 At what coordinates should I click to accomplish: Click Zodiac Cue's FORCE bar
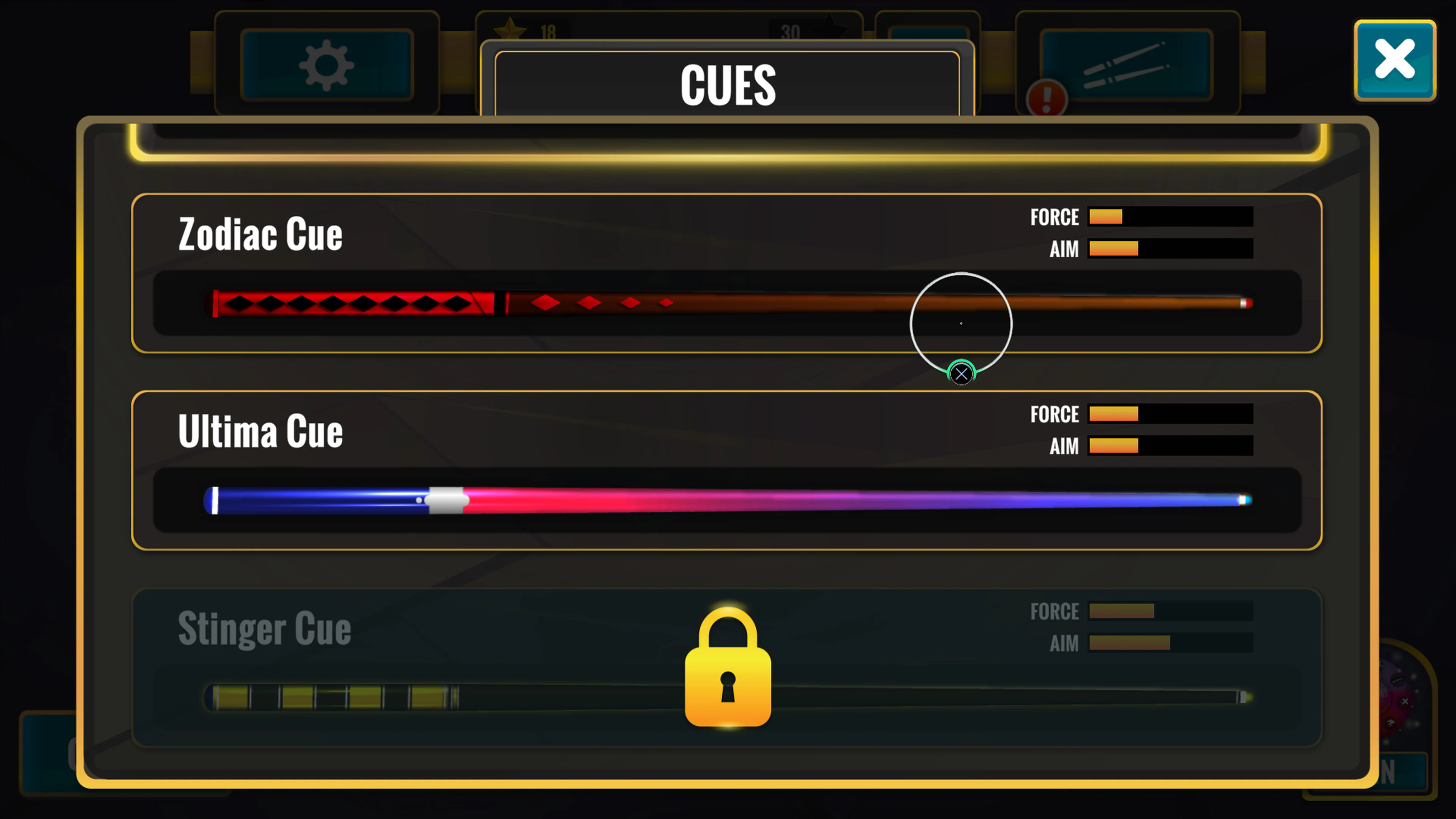point(1170,217)
